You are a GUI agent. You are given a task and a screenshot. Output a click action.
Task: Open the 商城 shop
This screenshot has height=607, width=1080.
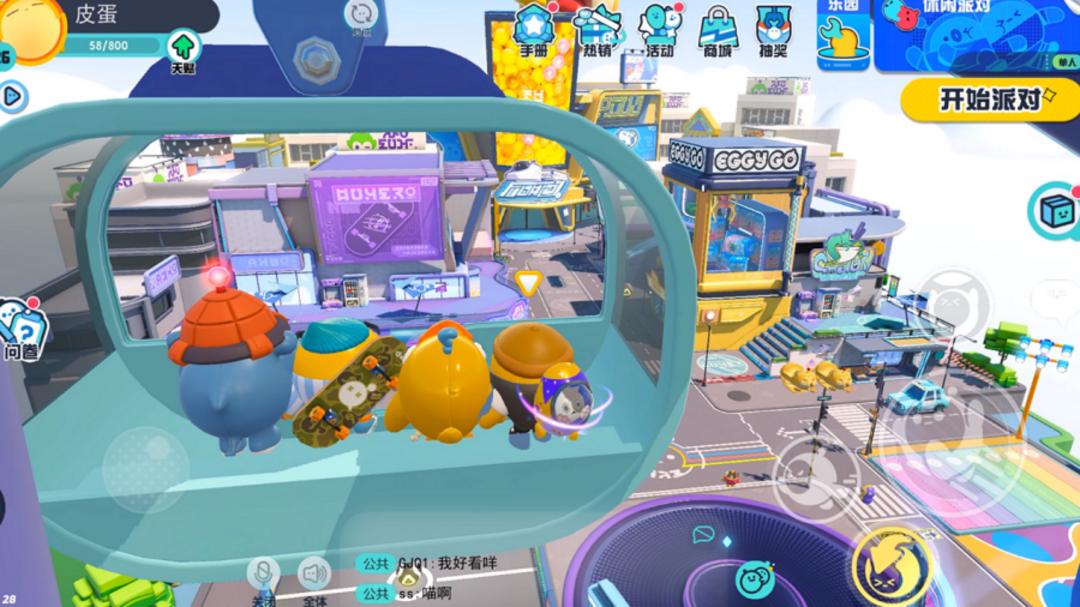pyautogui.click(x=717, y=31)
